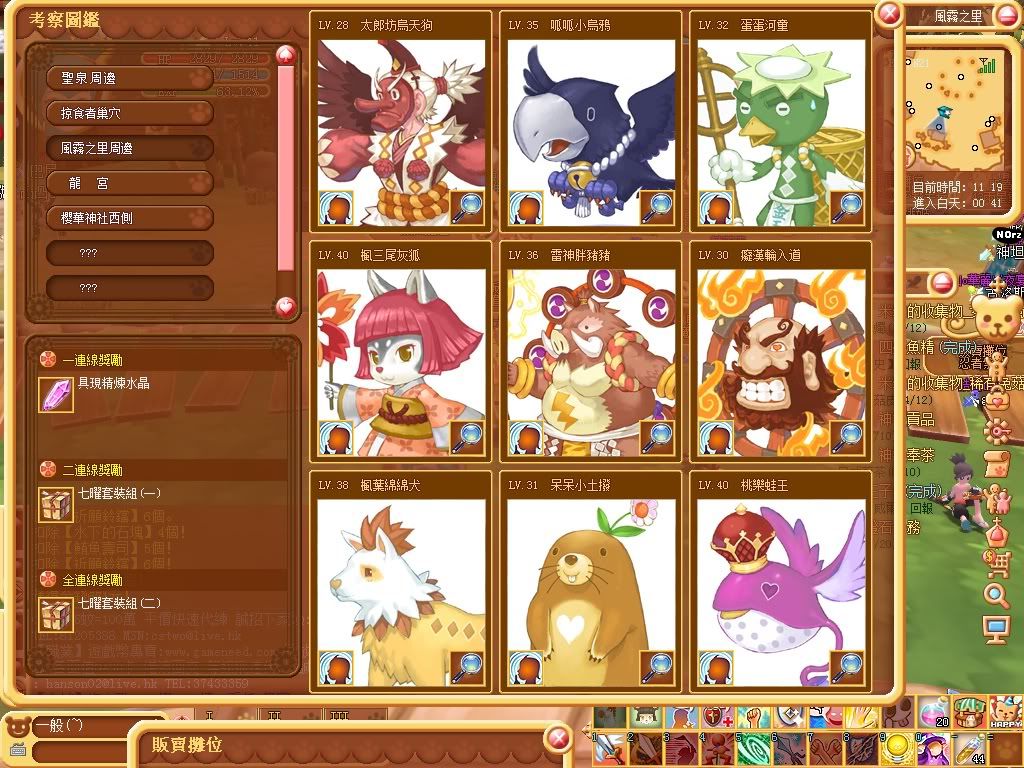
Task: Select the 聖泉周邊 area entry
Action: point(130,77)
